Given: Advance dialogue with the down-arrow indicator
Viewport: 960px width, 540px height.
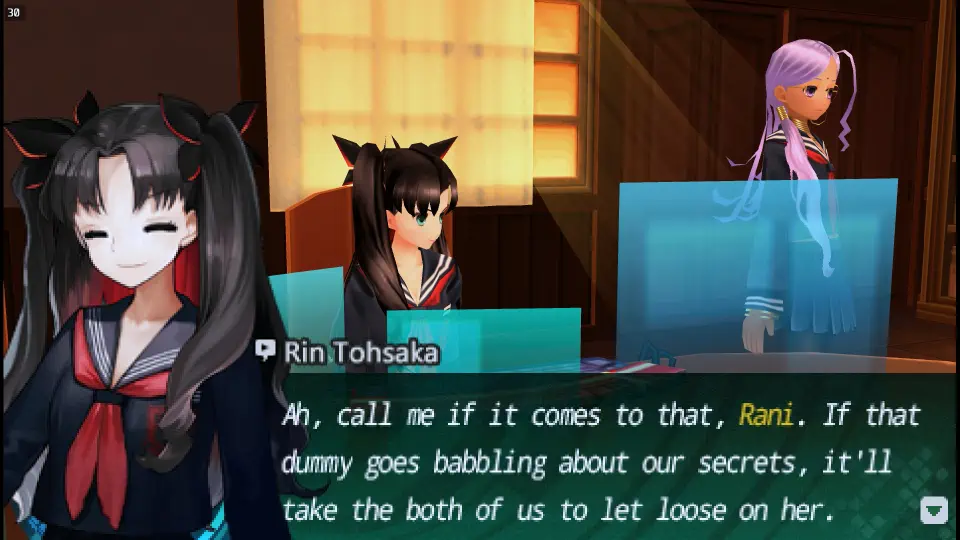Looking at the screenshot, I should (933, 510).
